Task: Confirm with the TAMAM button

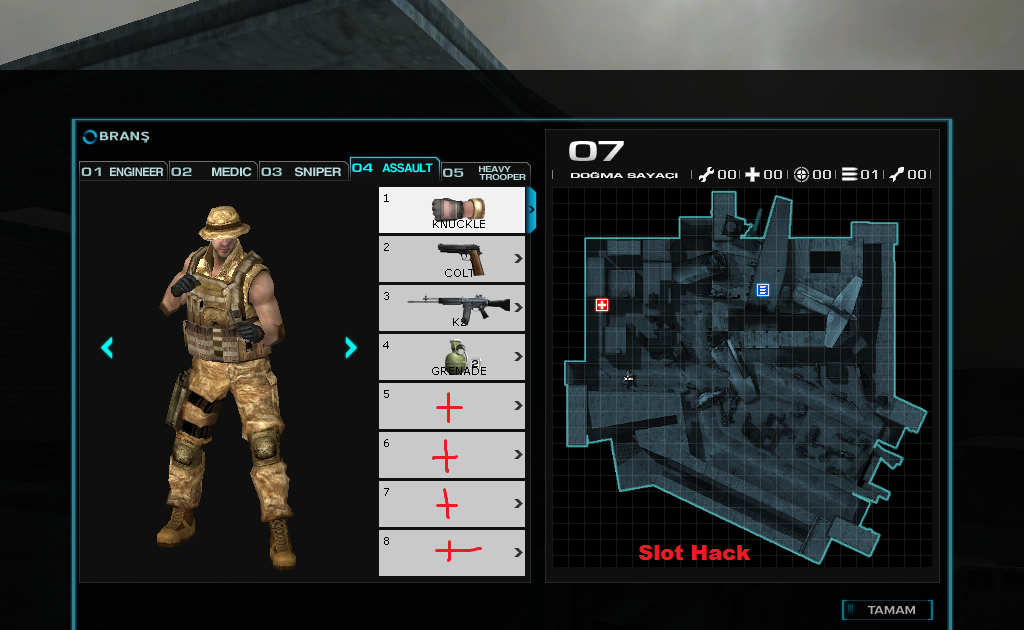Action: click(888, 610)
